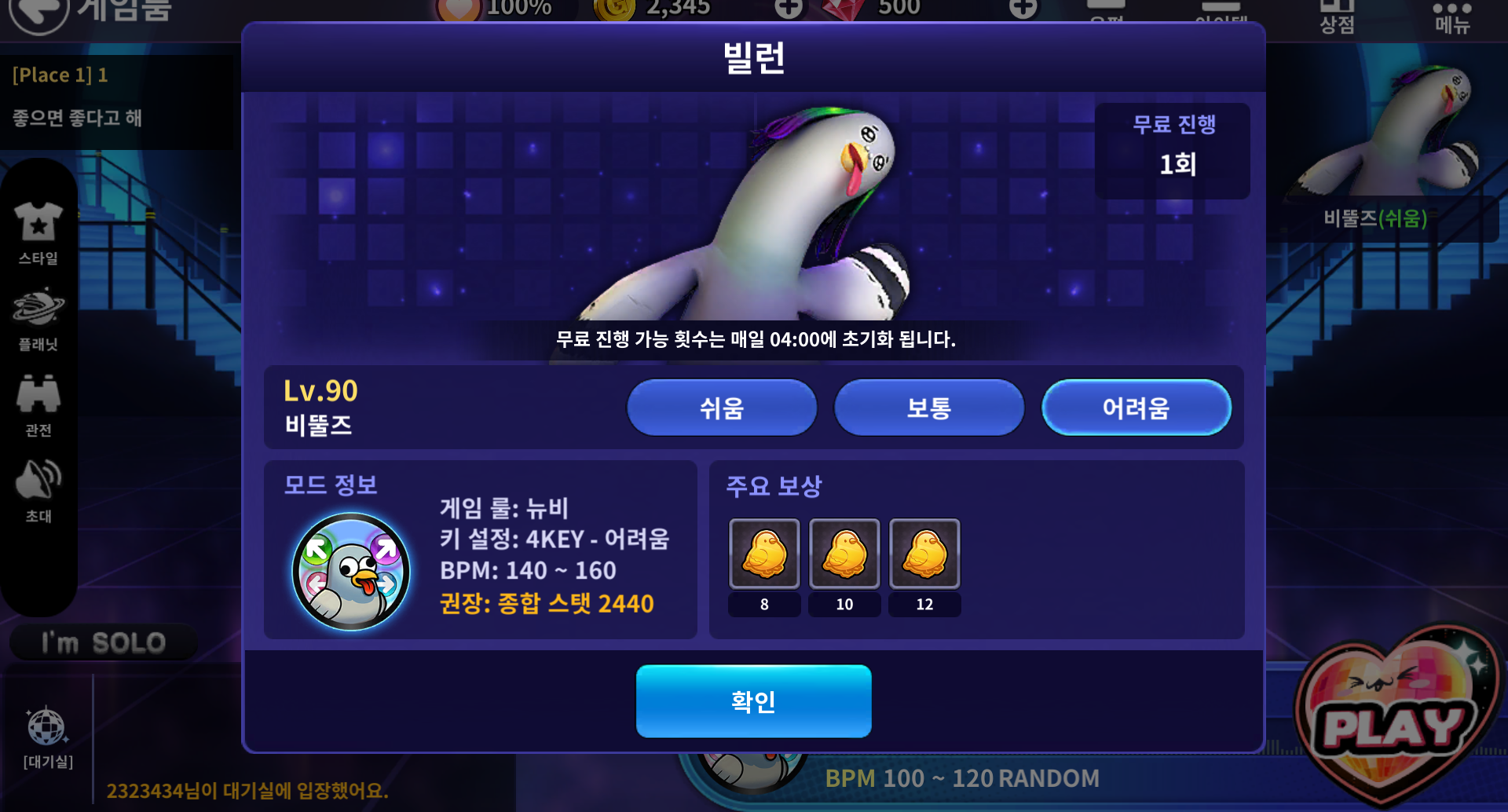Select the I'm SOLO button
1508x812 pixels.
pos(104,643)
